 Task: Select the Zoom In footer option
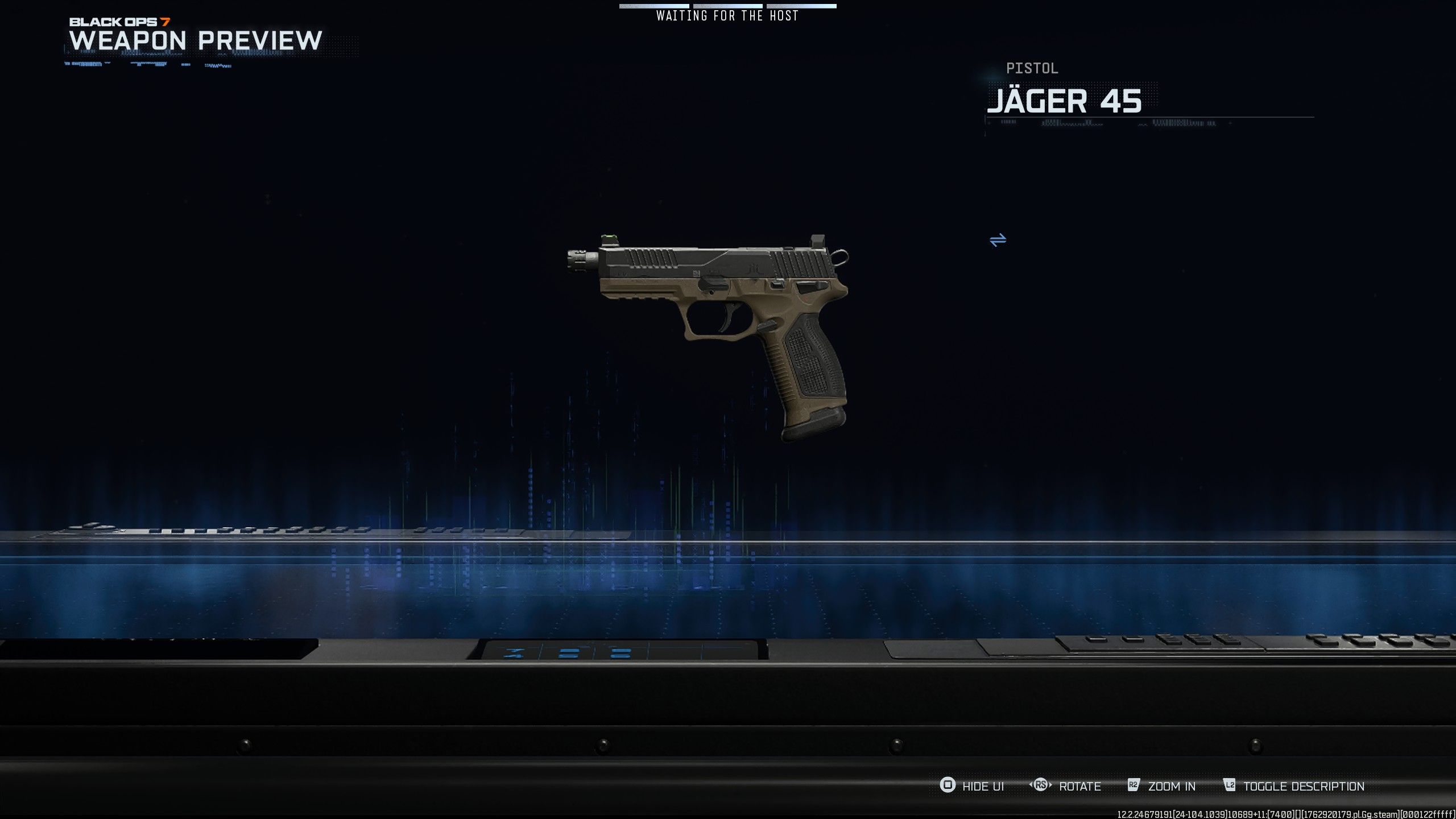1162,786
